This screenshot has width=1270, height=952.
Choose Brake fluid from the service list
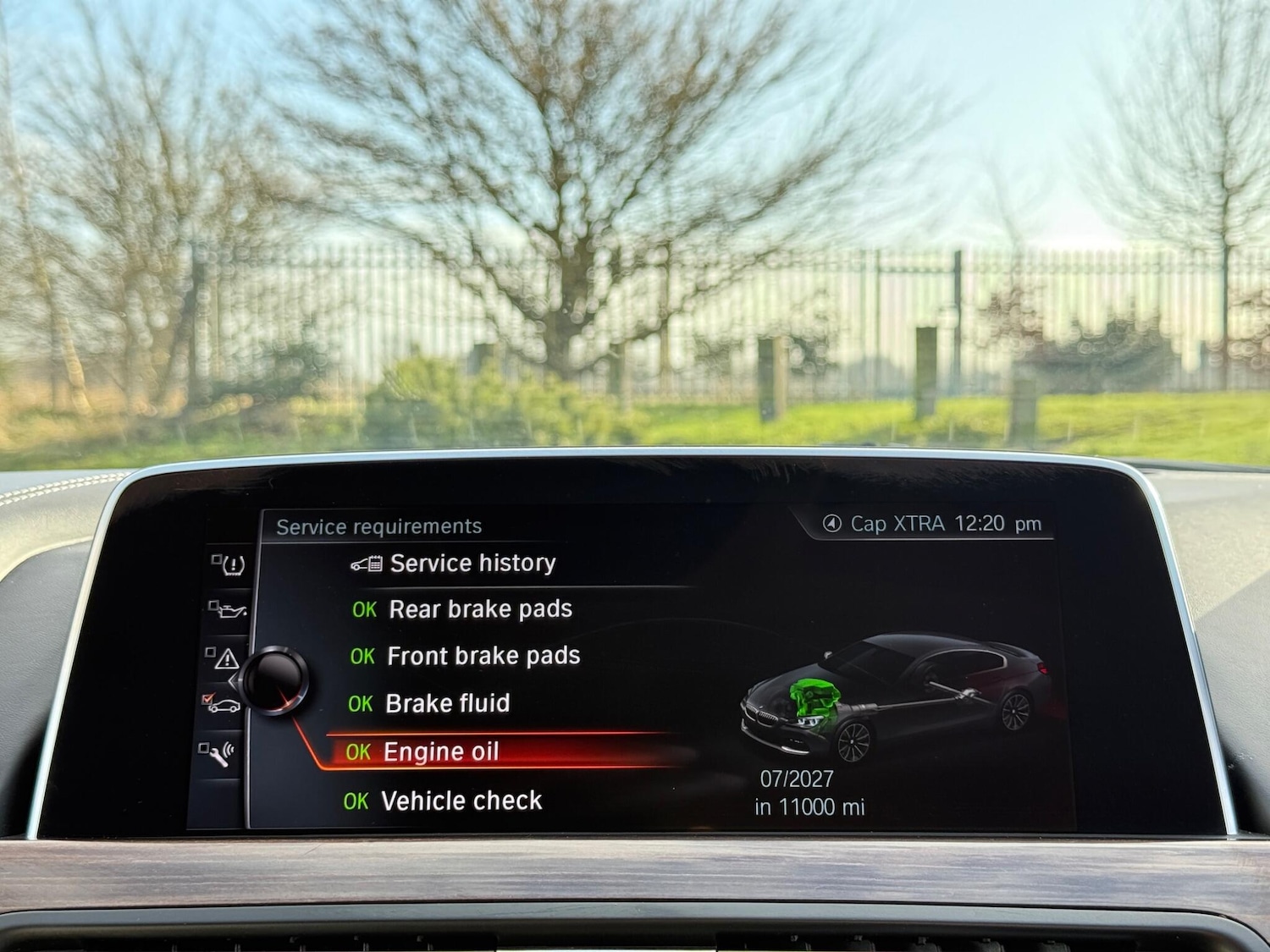point(449,703)
